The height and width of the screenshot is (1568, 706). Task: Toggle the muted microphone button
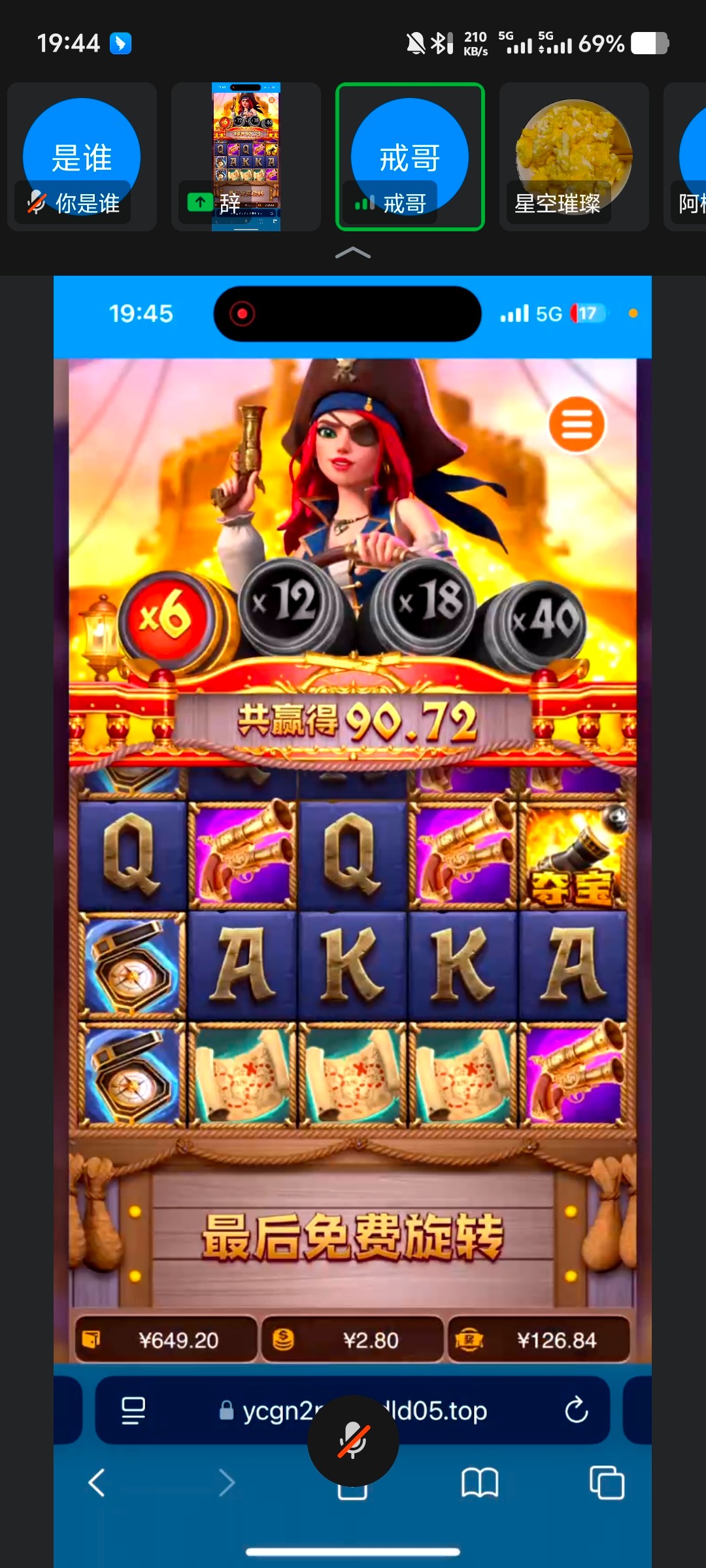[353, 1441]
